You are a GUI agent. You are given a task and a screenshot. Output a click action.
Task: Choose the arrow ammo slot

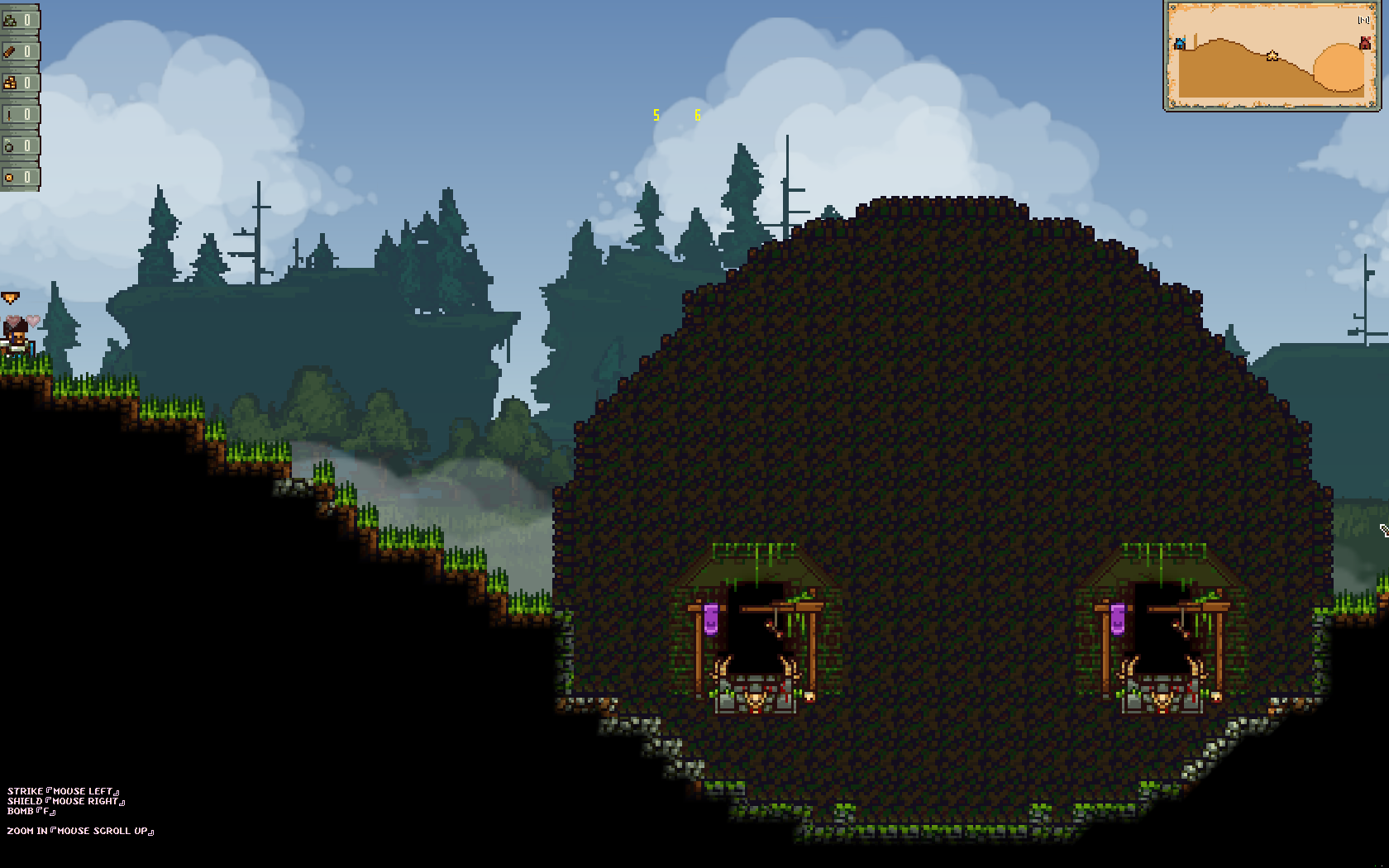pos(19,114)
